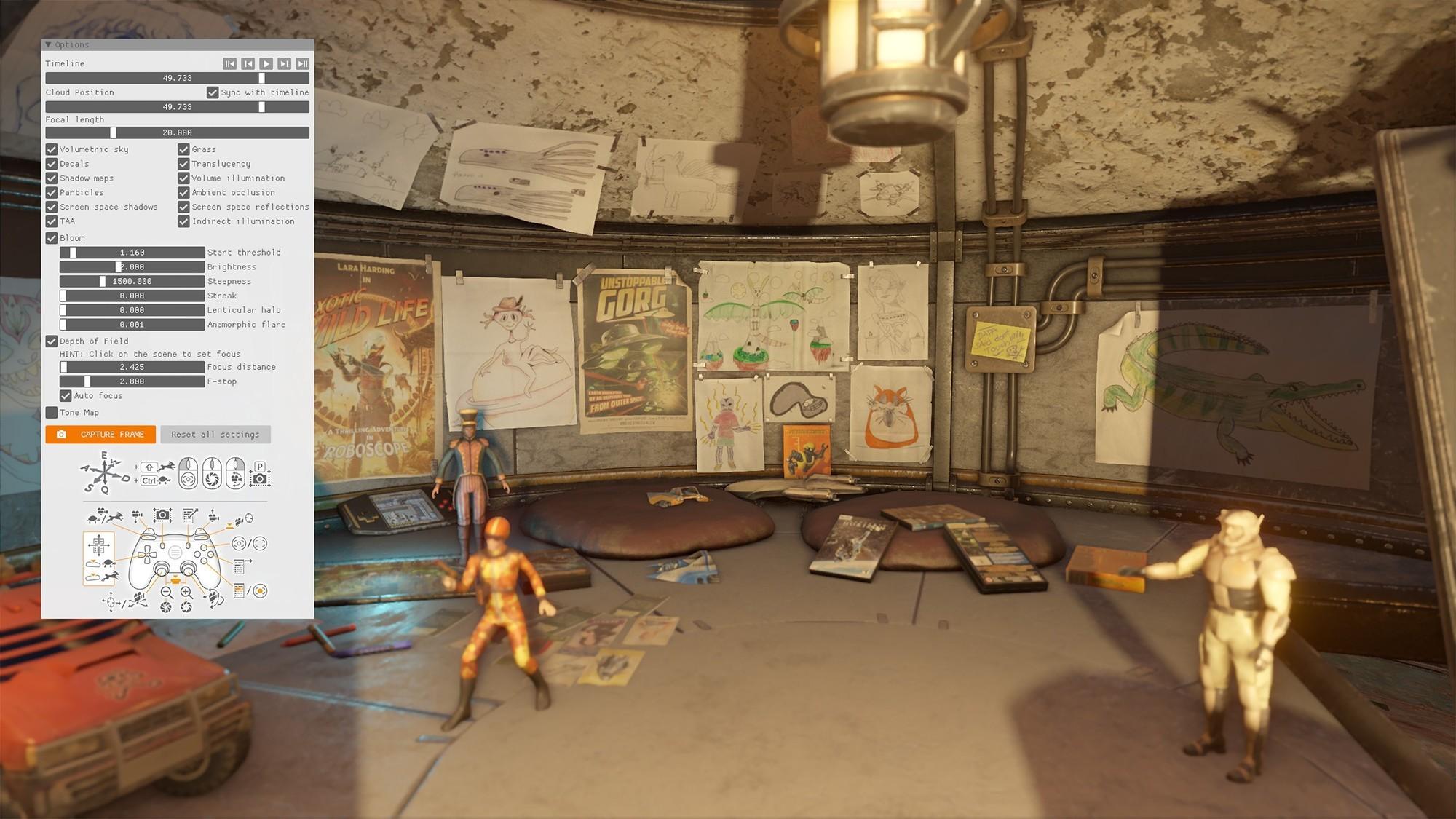Play the timeline animation

[266, 64]
